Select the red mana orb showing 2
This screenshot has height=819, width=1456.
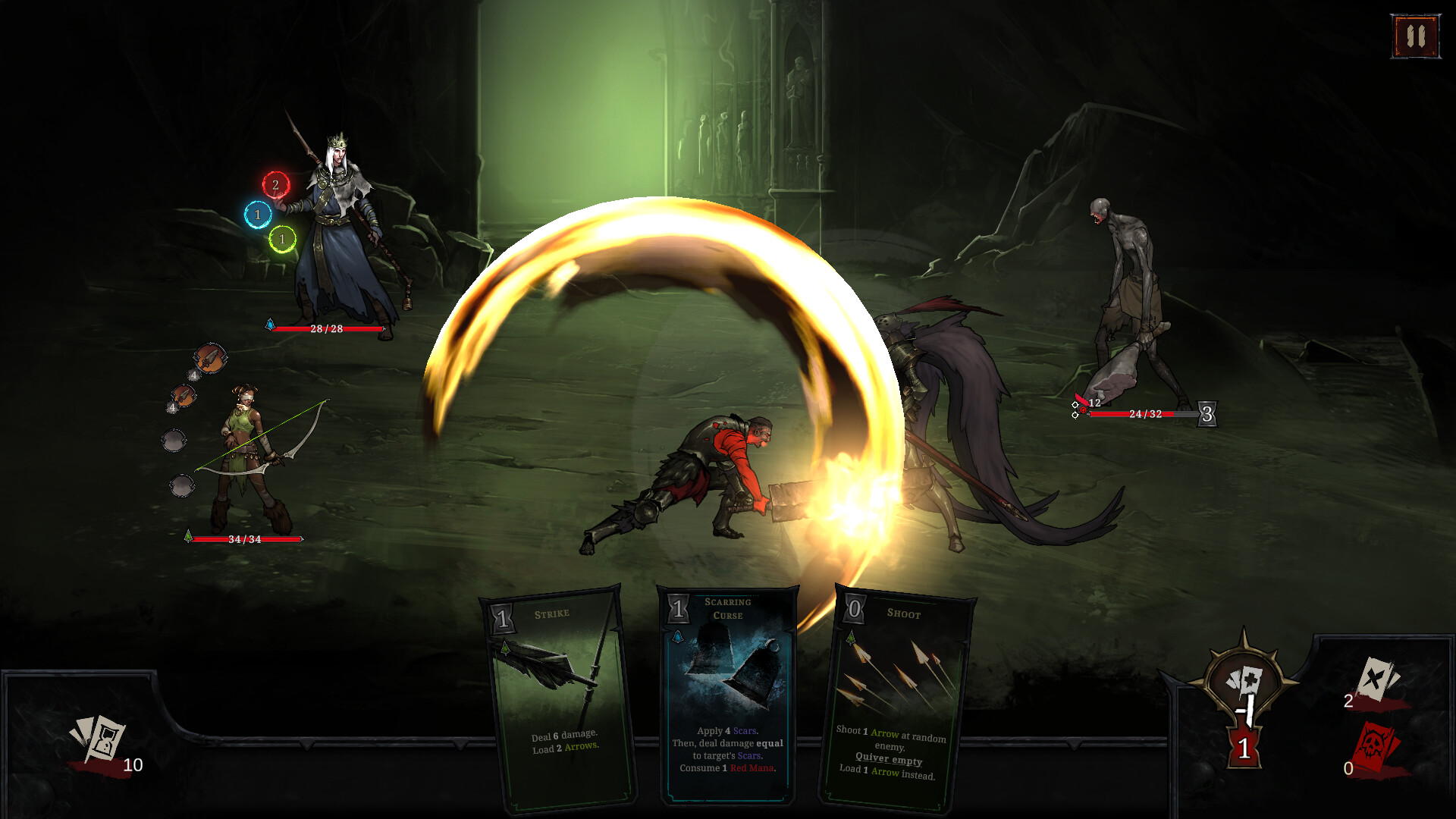pos(275,184)
